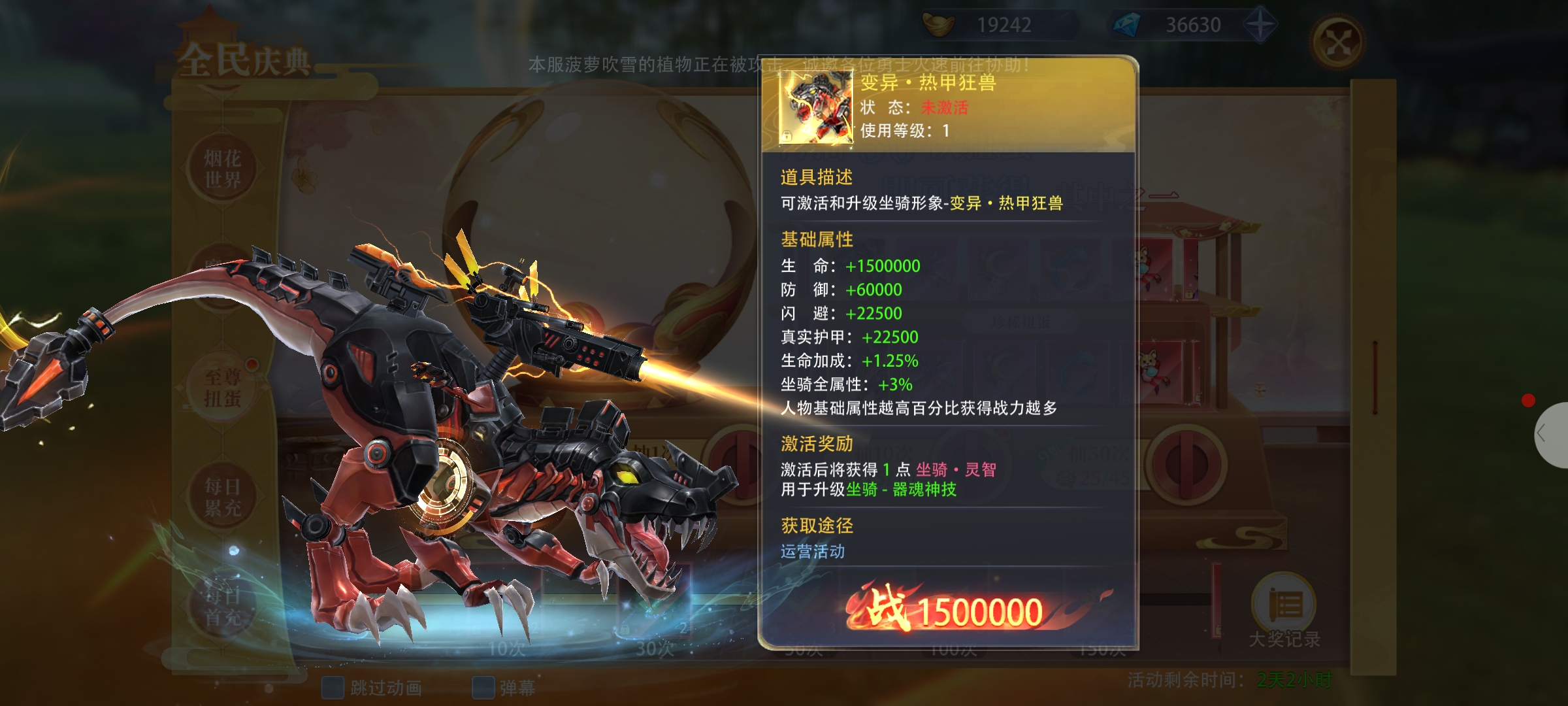Image resolution: width=1568 pixels, height=706 pixels.
Task: Follow the 运营活动 source link
Action: click(812, 552)
